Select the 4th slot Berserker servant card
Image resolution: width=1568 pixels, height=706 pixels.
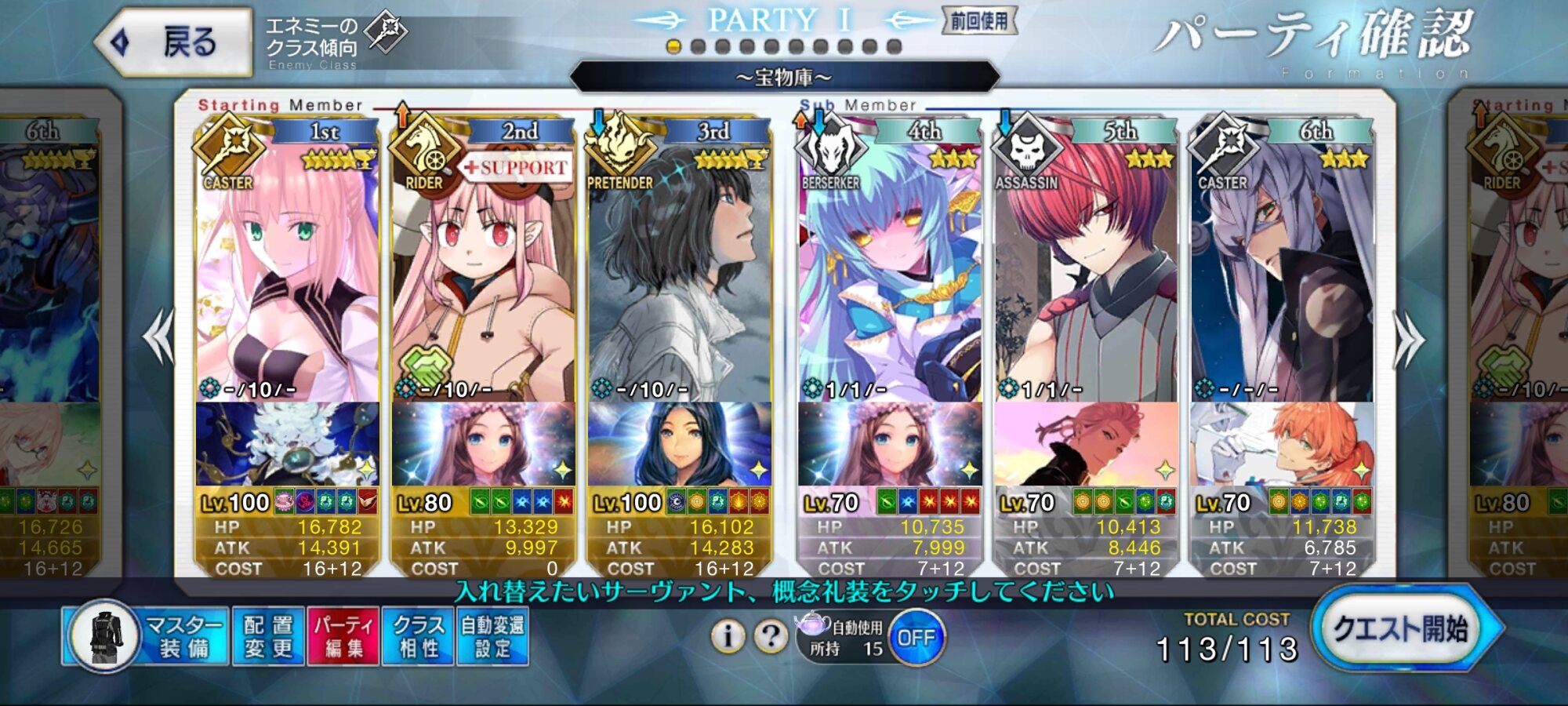(x=890, y=275)
